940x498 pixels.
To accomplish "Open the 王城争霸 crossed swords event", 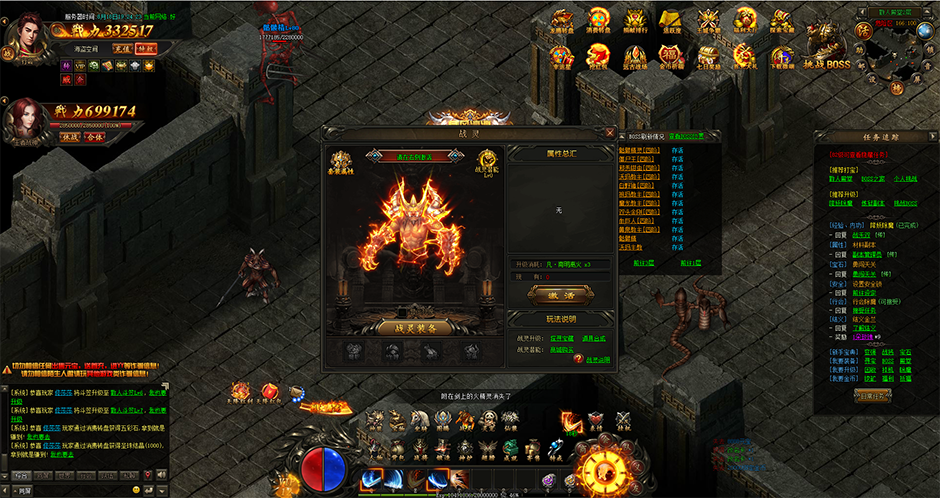I will 710,21.
